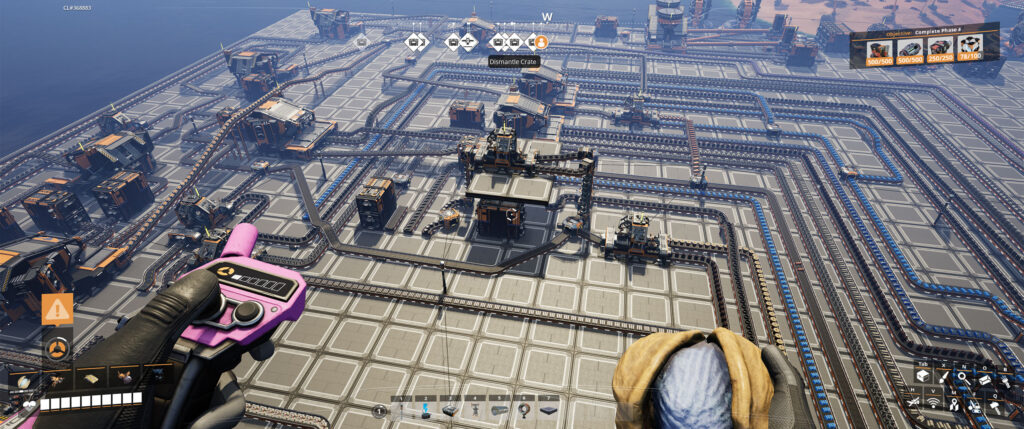
Task: Choose the foundation slab in hotbar slot 7
Action: 548,410
